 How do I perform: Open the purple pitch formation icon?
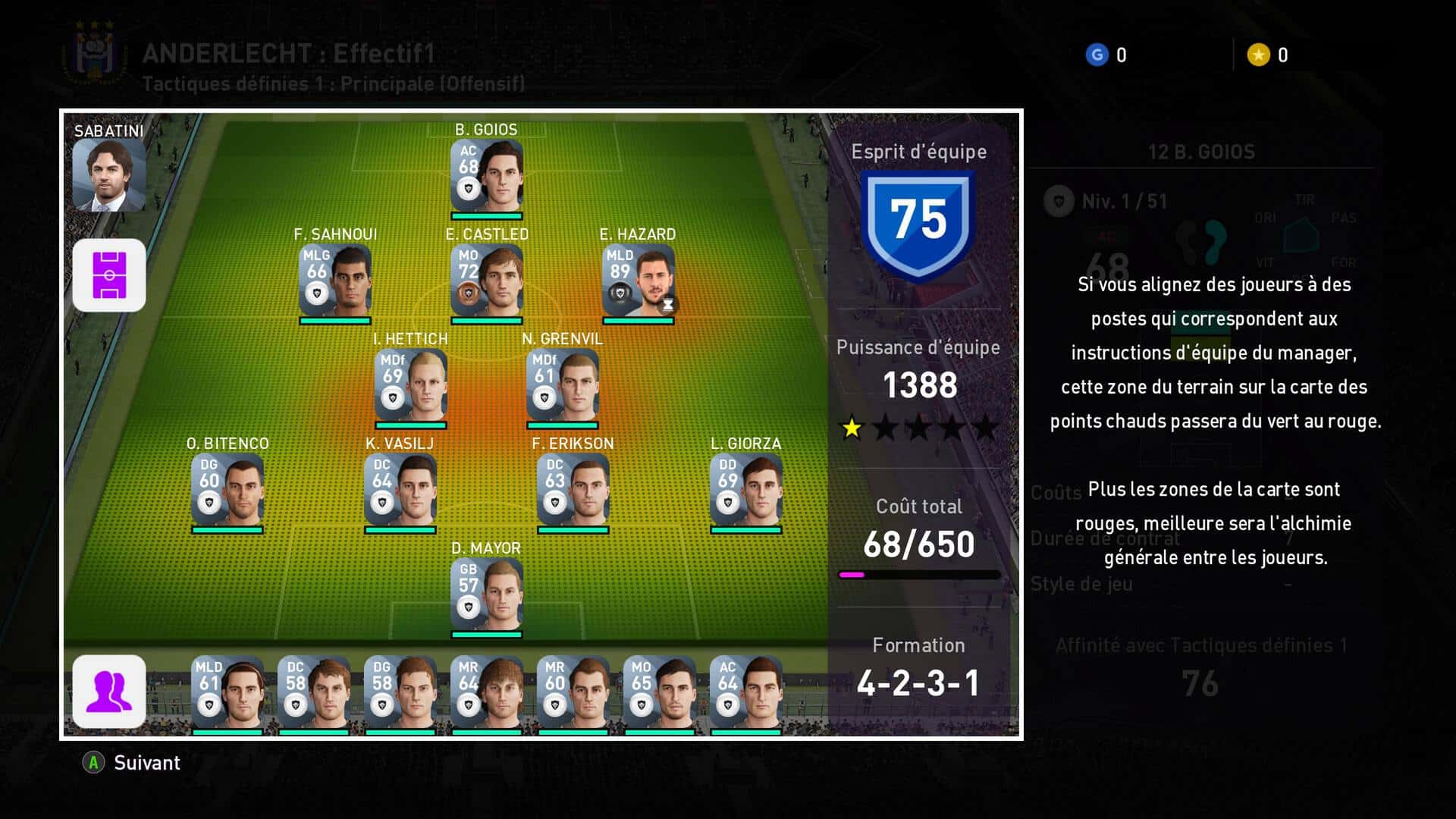pos(109,275)
